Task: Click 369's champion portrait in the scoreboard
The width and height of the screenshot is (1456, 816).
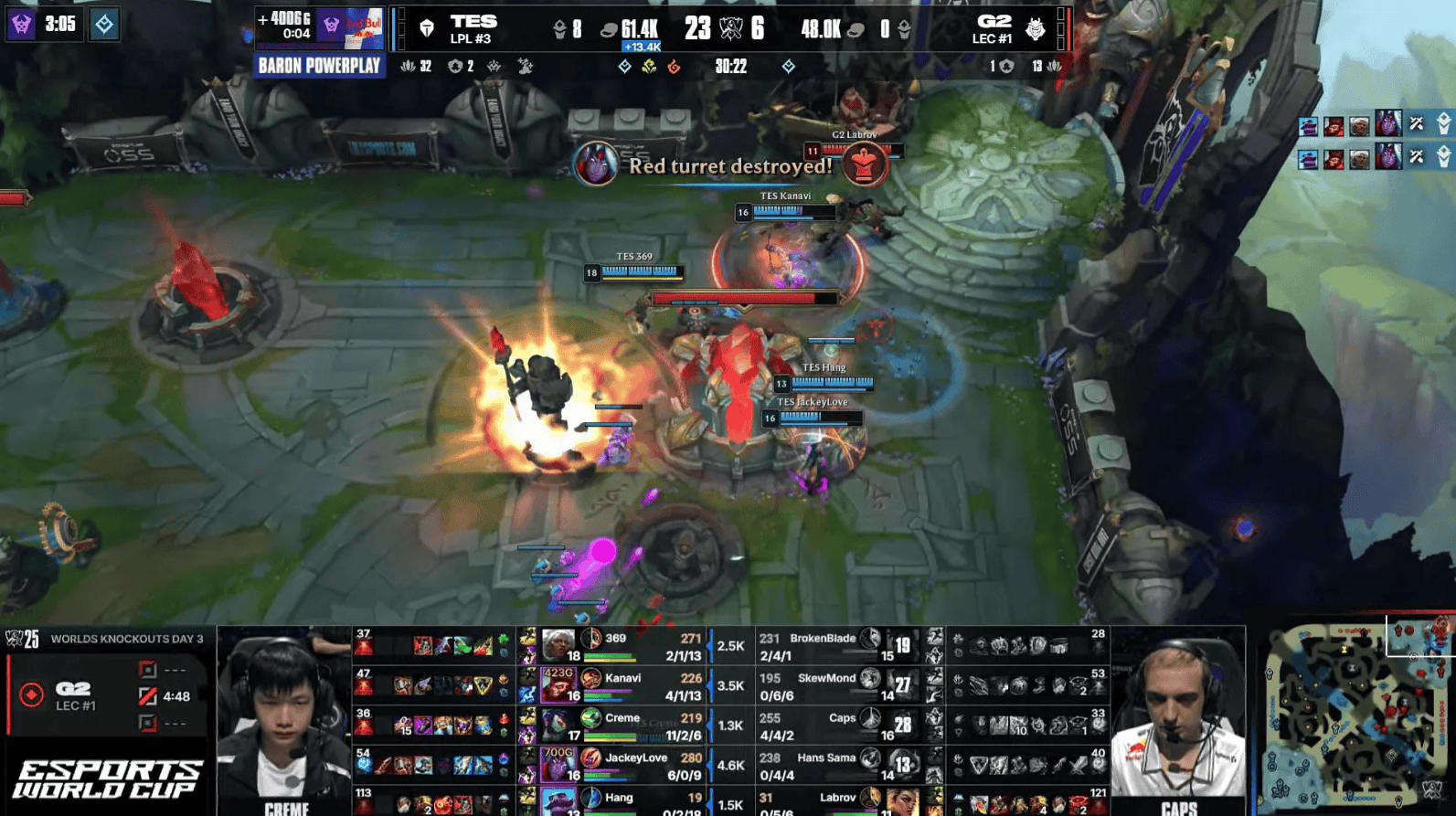Action: (558, 645)
